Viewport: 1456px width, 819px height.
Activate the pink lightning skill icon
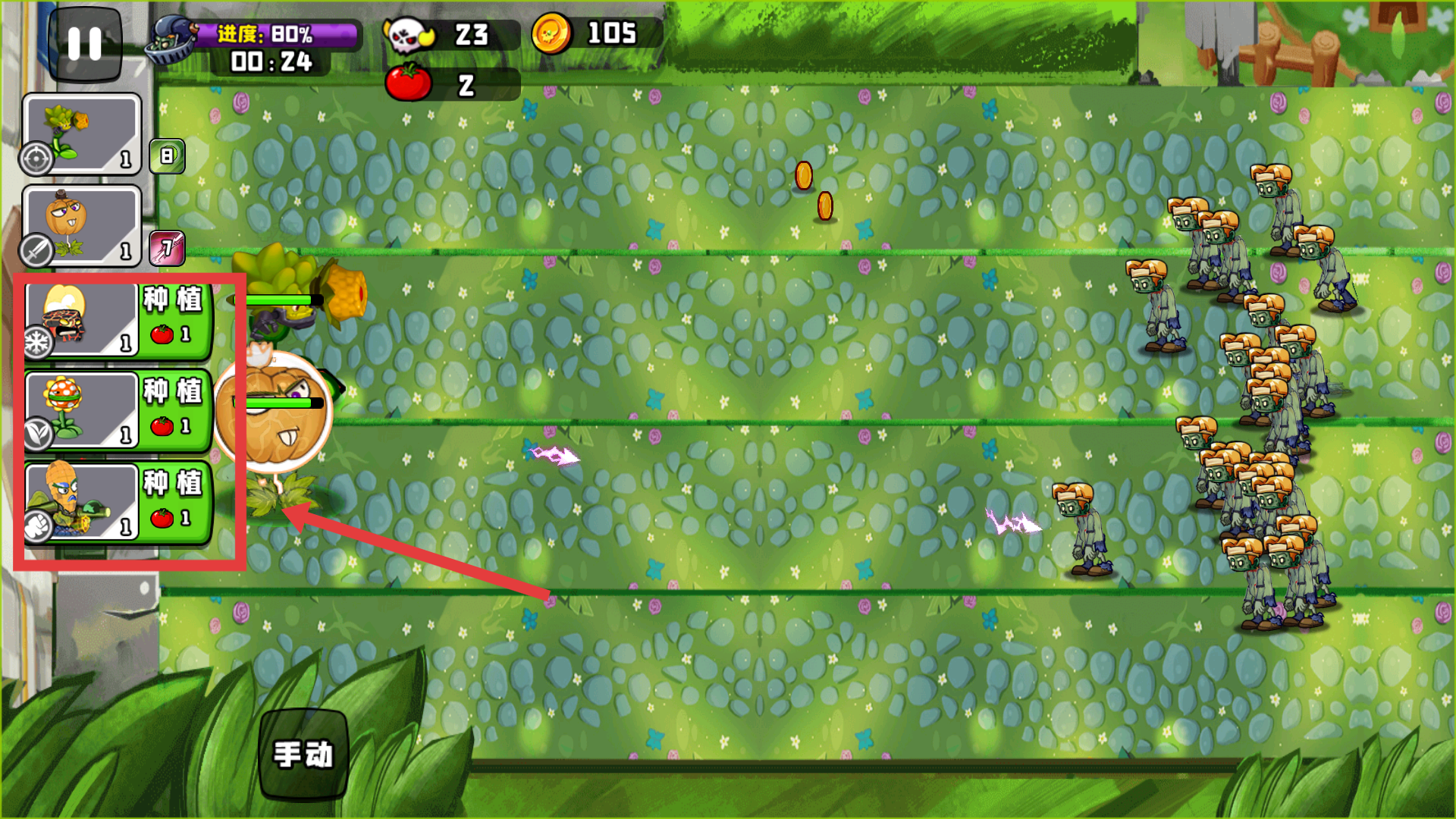(167, 248)
